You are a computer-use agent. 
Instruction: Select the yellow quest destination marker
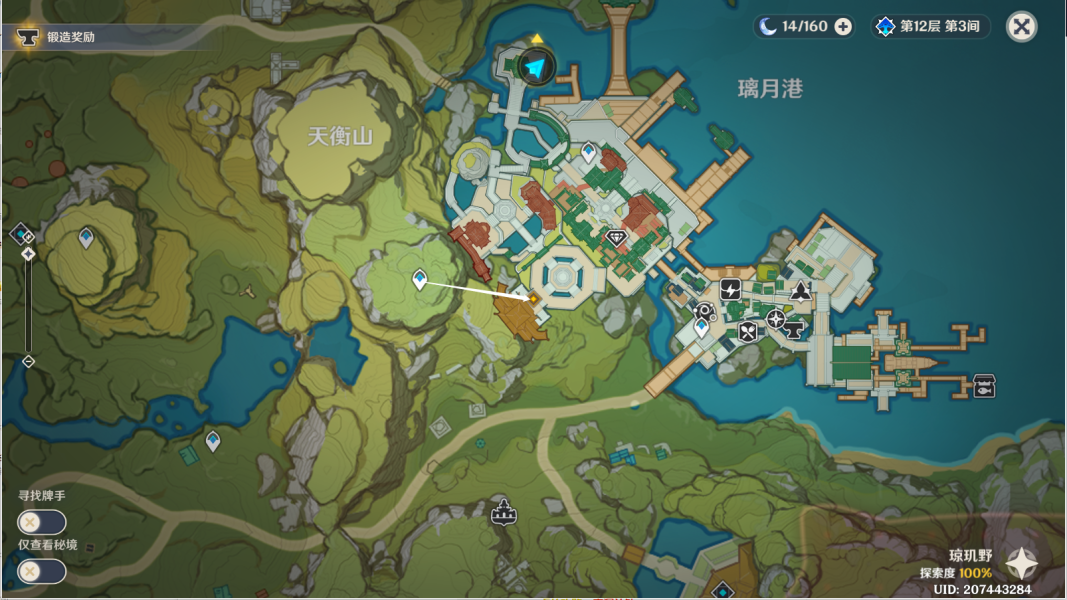pos(533,297)
